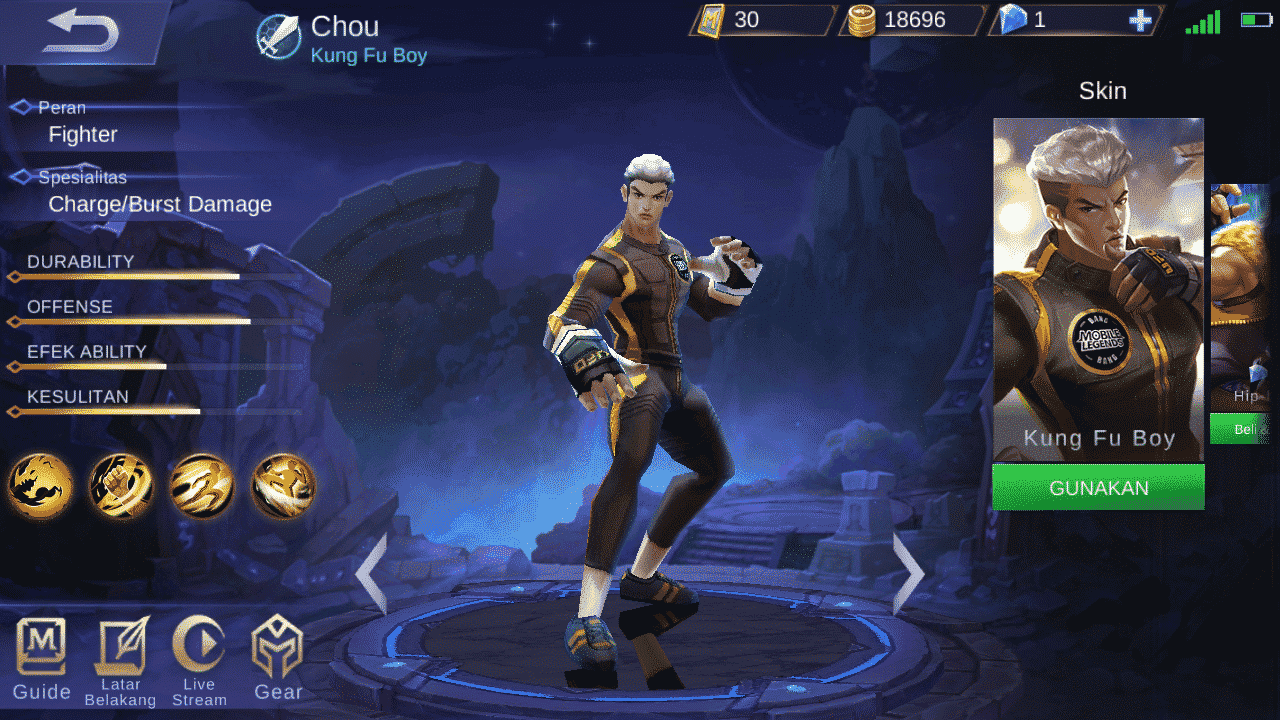The height and width of the screenshot is (720, 1280).
Task: Show next skin with right arrow
Action: tap(909, 573)
